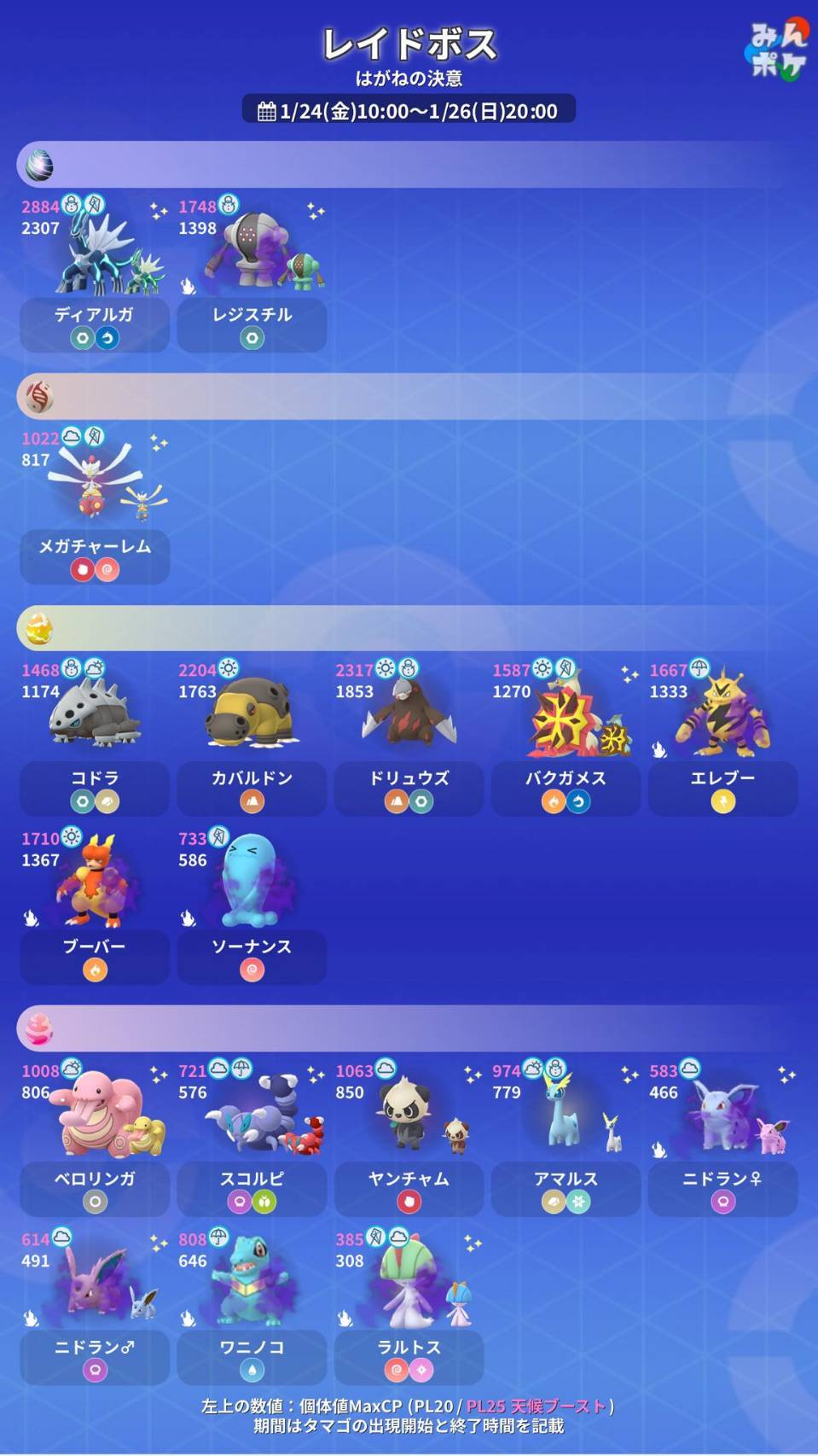Screen dimensions: 818x1456
Task: Click the event date range banner
Action: coord(409,110)
